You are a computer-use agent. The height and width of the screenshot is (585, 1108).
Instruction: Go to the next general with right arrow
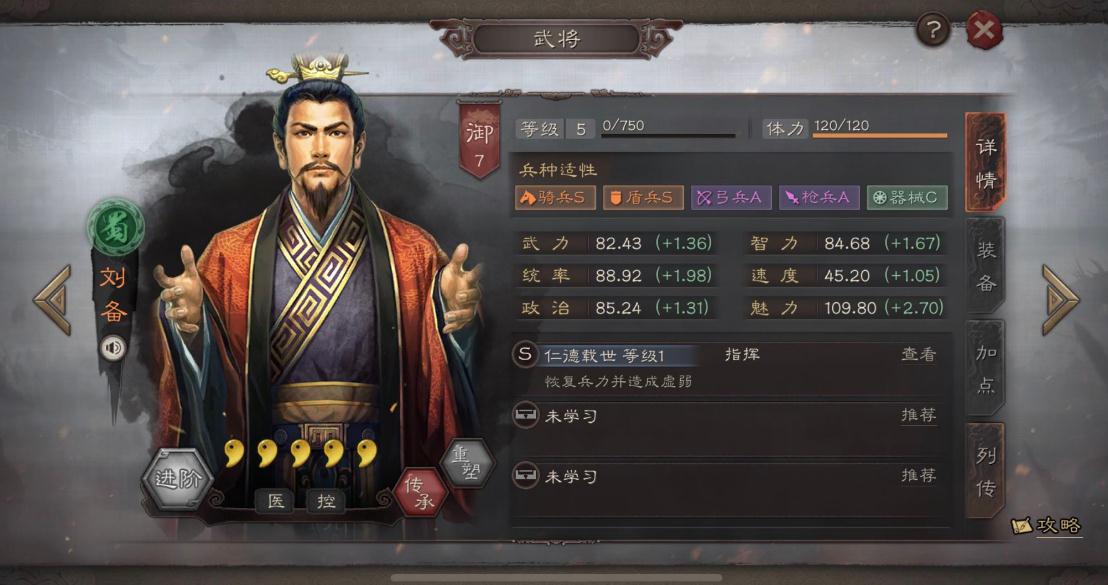point(1060,299)
